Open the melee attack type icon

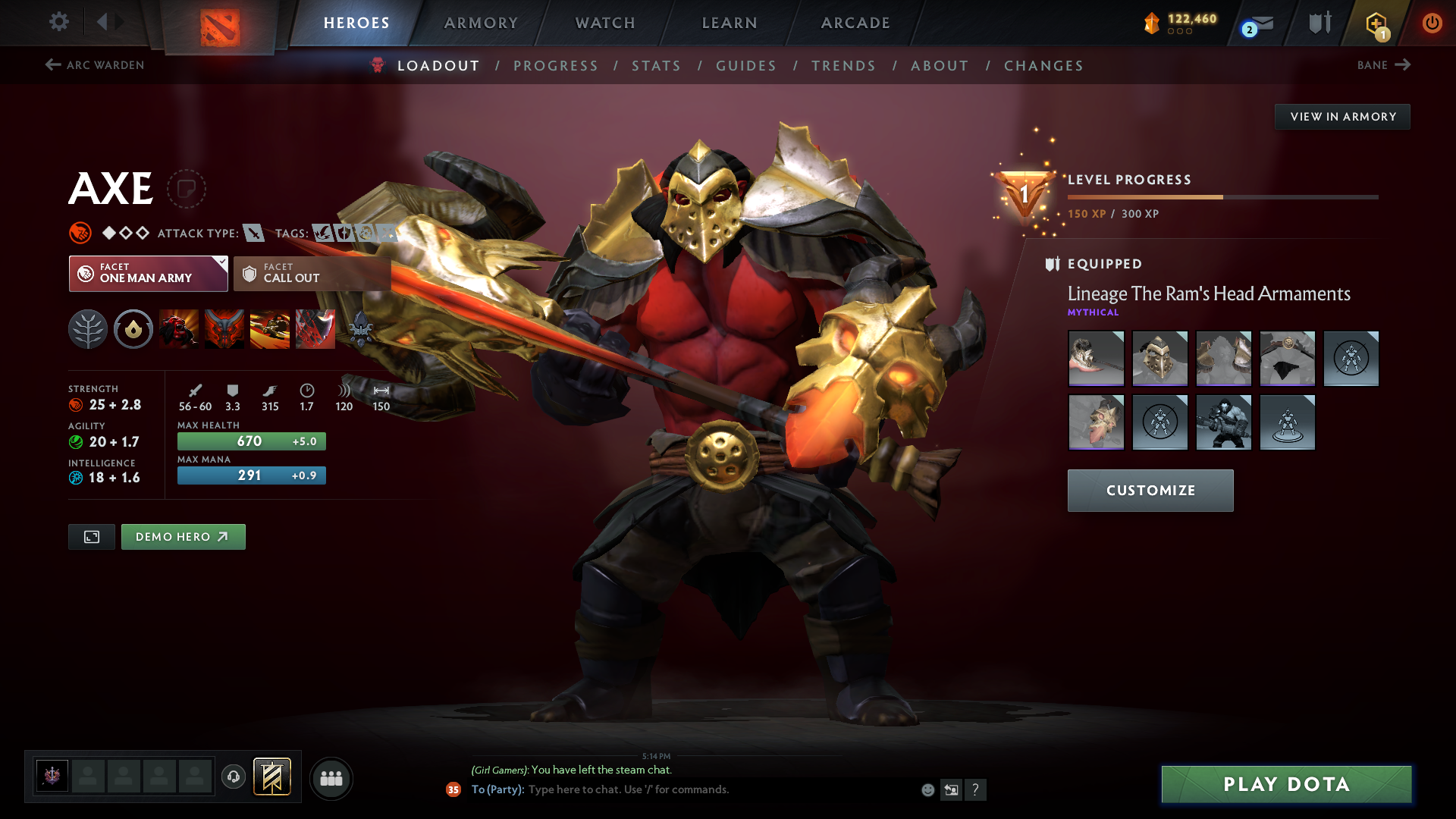[x=256, y=233]
